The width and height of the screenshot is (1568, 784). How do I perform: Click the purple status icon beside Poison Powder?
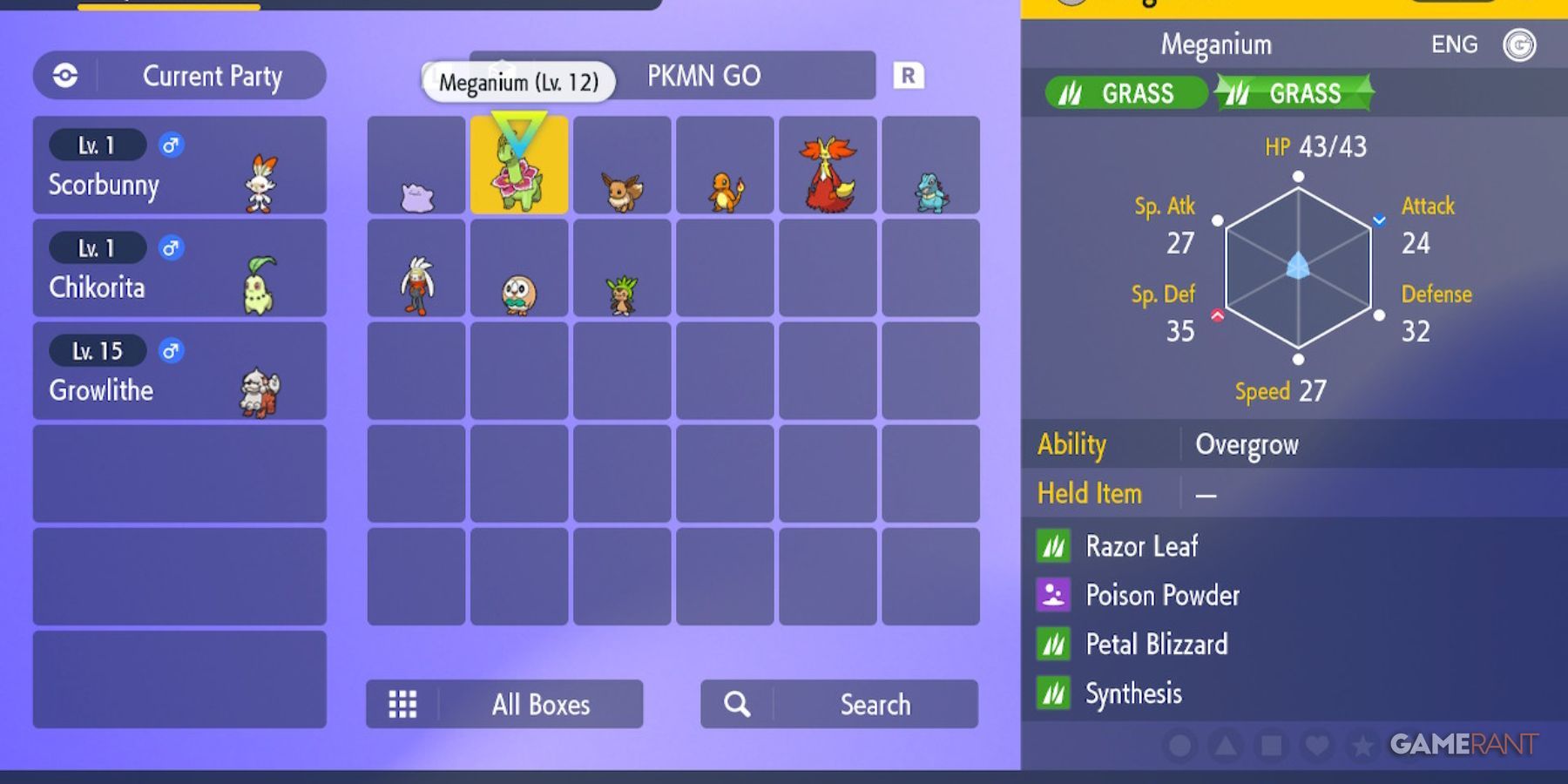pos(1053,595)
